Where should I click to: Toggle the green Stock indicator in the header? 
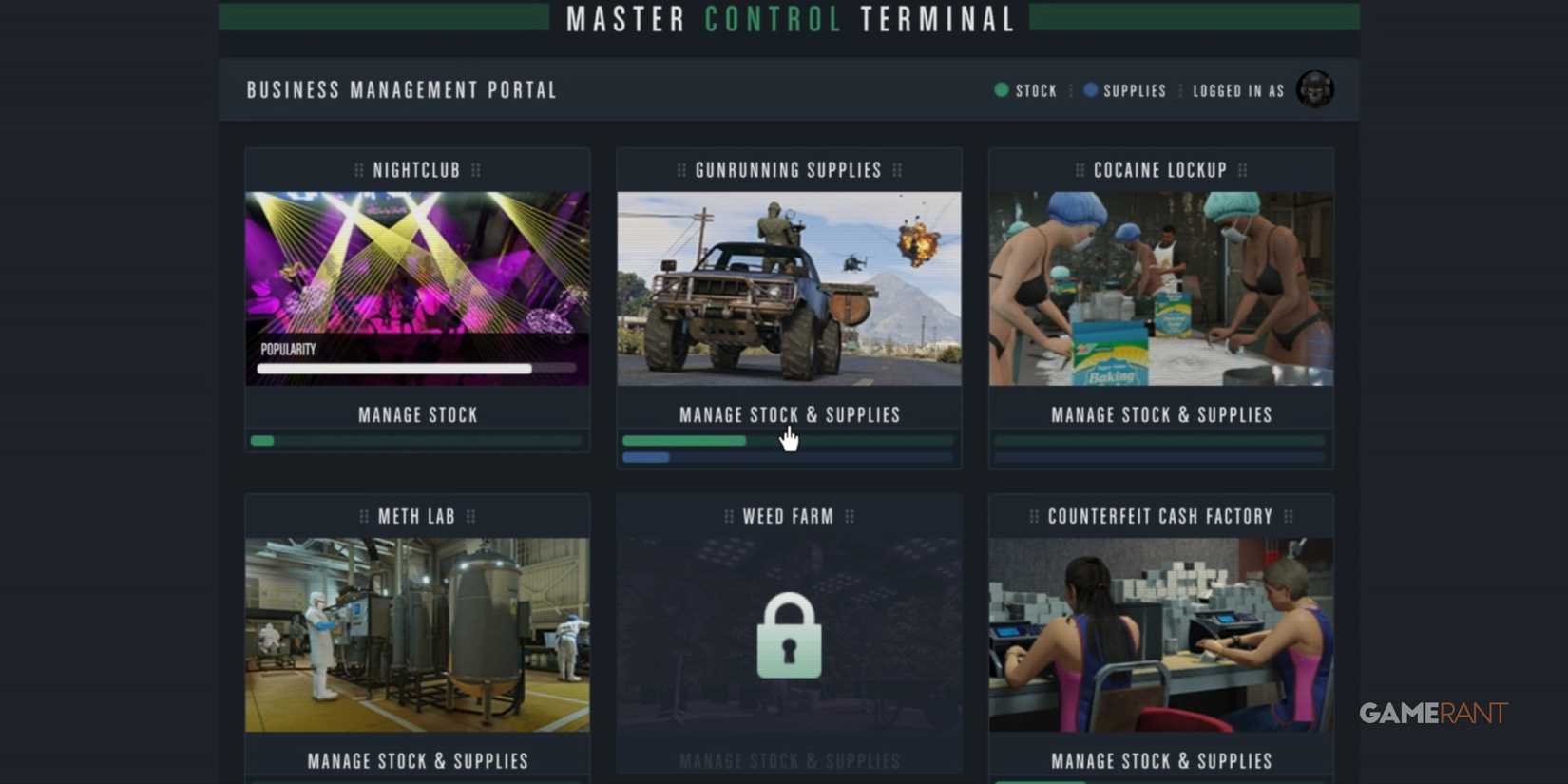point(1000,90)
